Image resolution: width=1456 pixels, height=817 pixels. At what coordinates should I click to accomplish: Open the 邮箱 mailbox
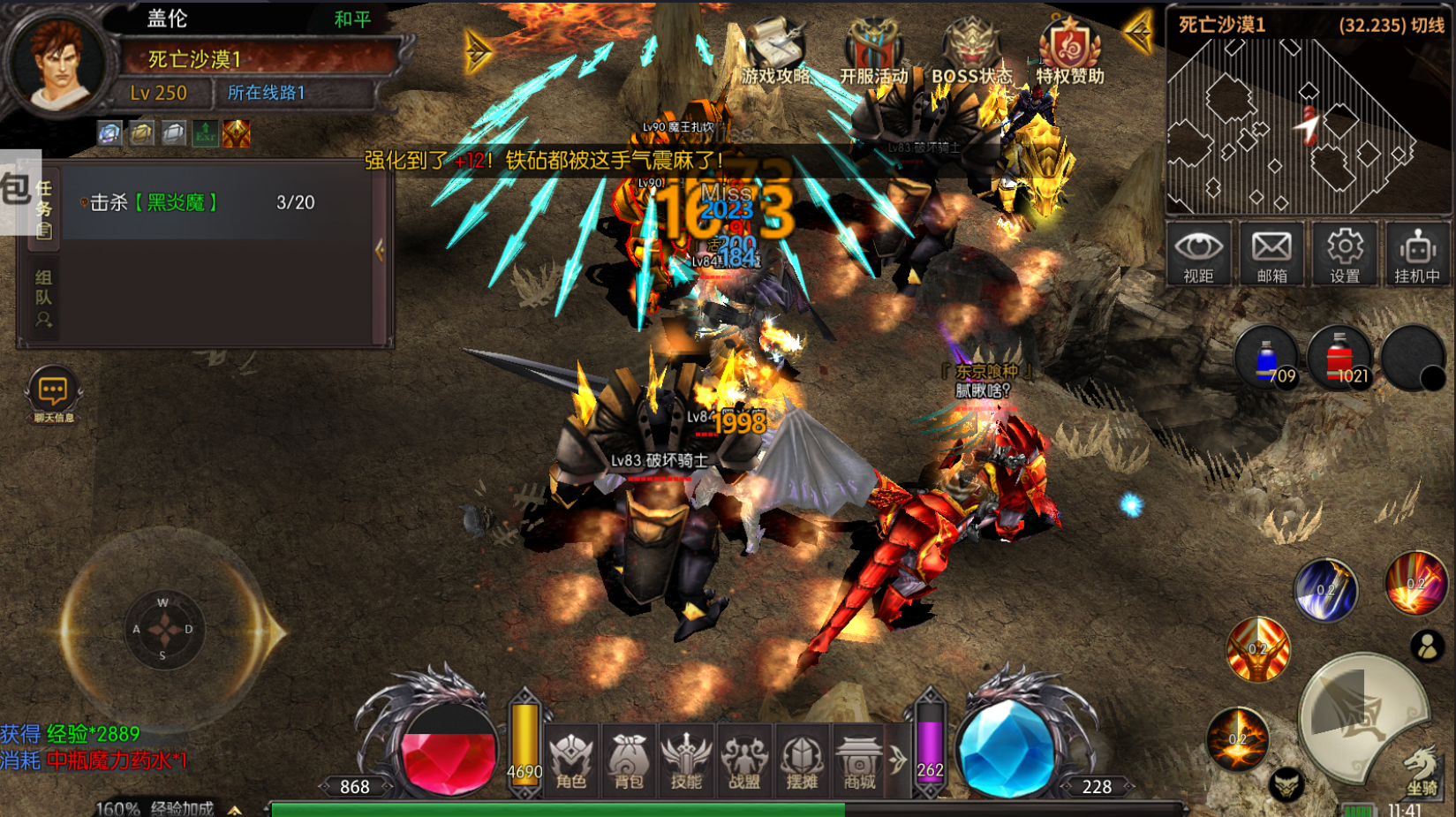click(1271, 254)
